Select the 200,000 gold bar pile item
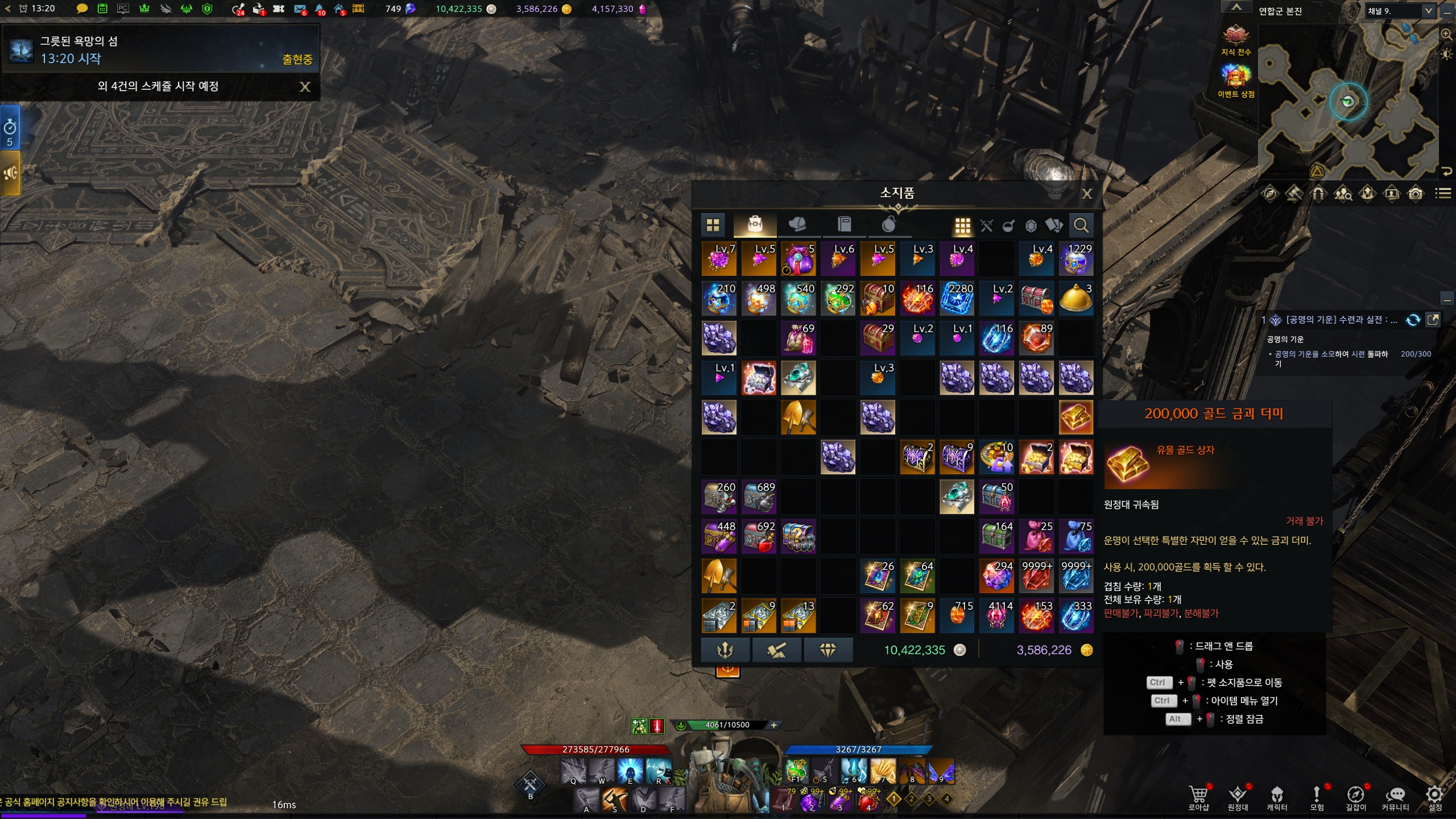Screen dimensions: 1456x819 [1076, 417]
